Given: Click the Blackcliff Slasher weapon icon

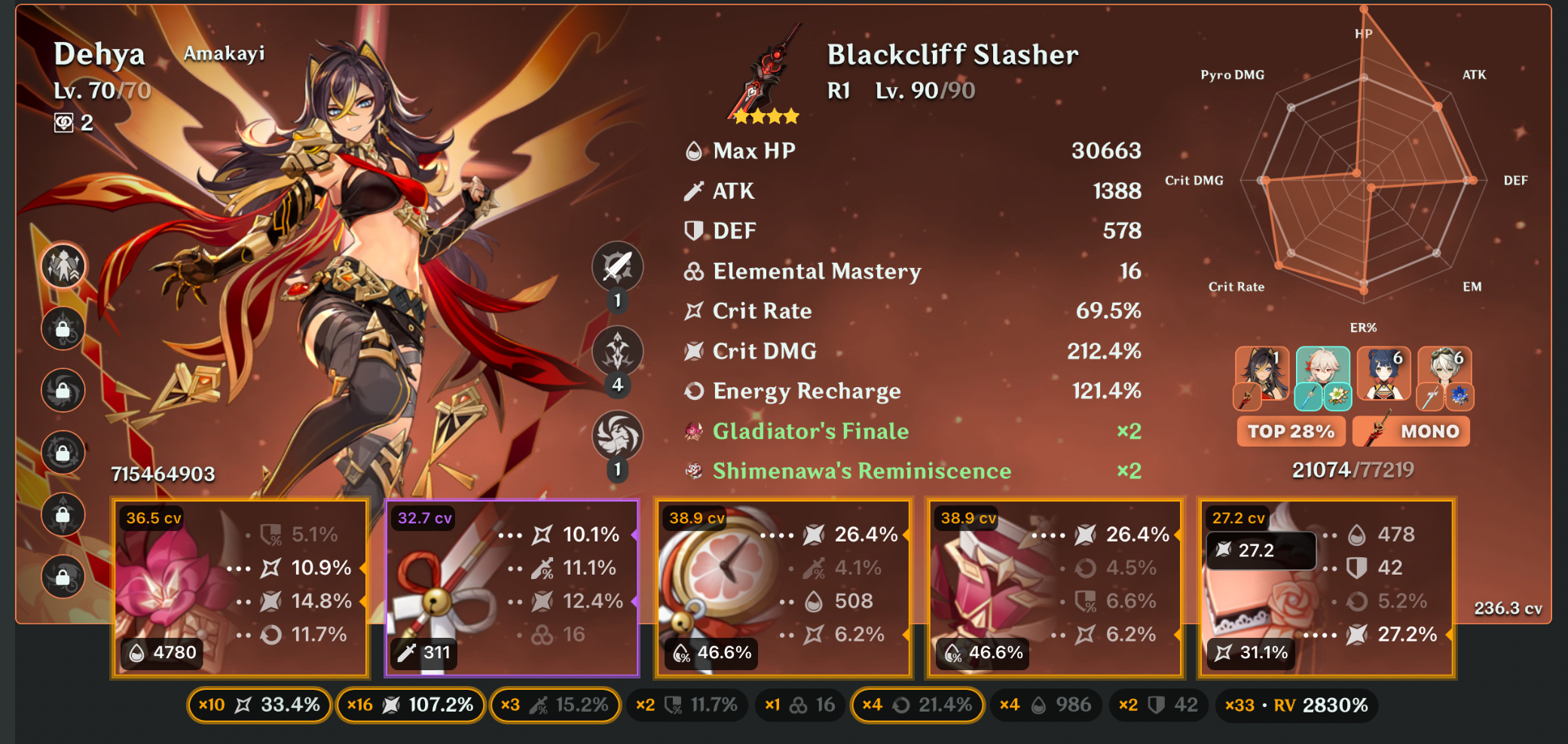Looking at the screenshot, I should pyautogui.click(x=763, y=79).
